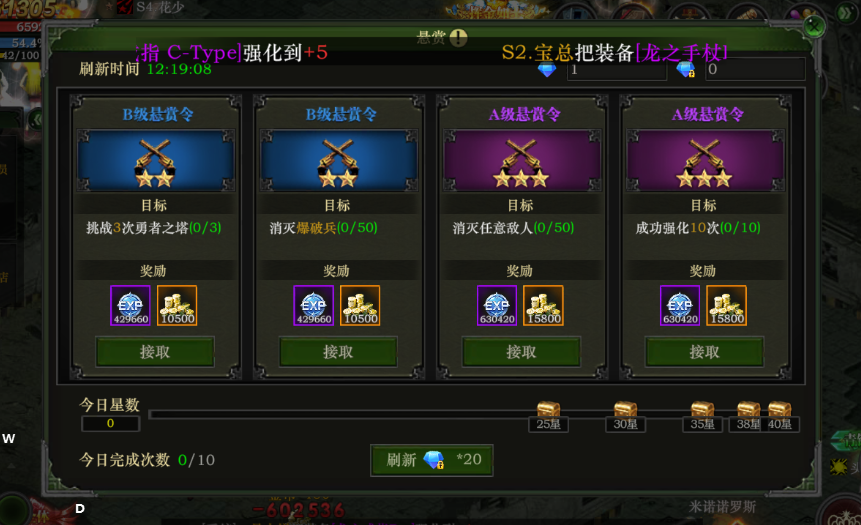Close the bounty panel with the X
The width and height of the screenshot is (861, 525).
pos(816,24)
